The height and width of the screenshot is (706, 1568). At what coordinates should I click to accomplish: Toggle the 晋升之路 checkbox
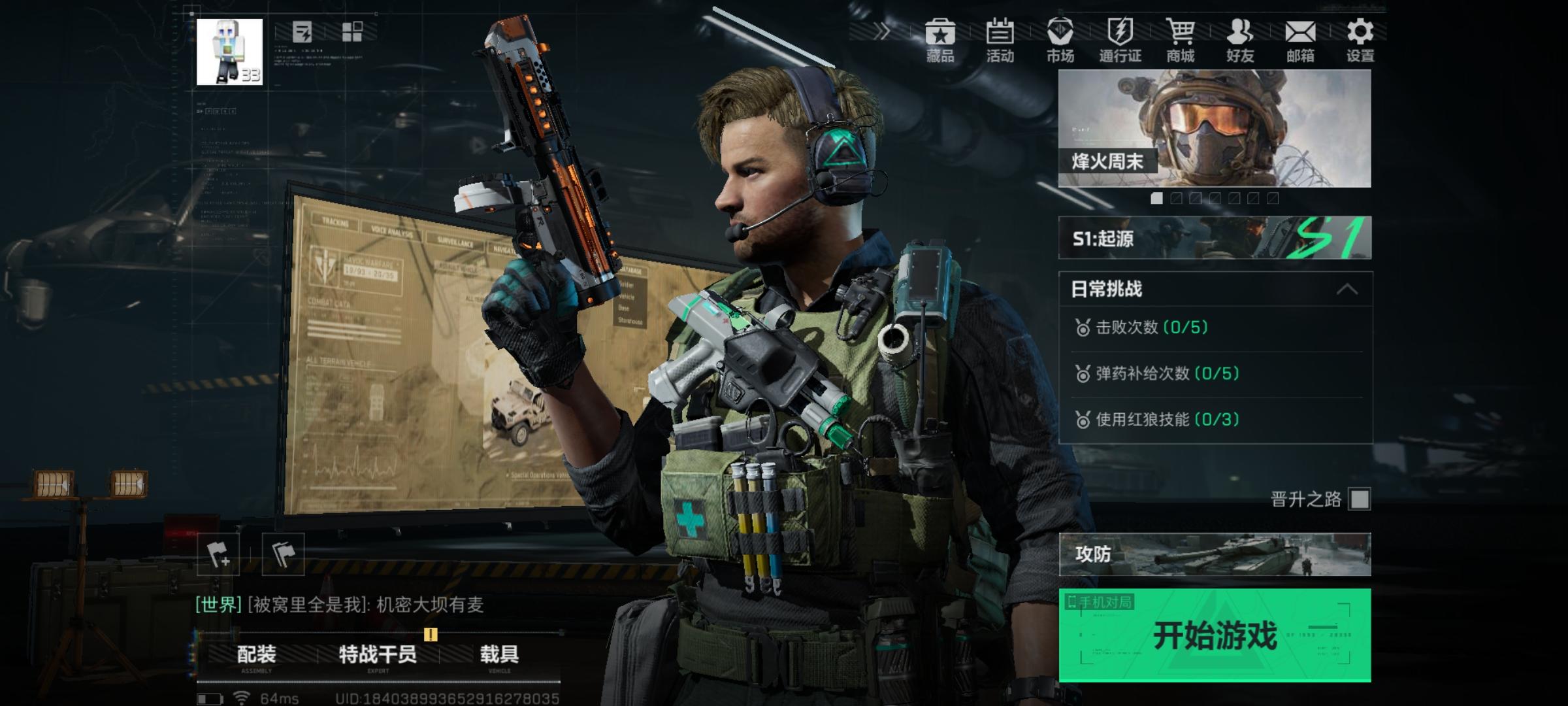point(1360,499)
